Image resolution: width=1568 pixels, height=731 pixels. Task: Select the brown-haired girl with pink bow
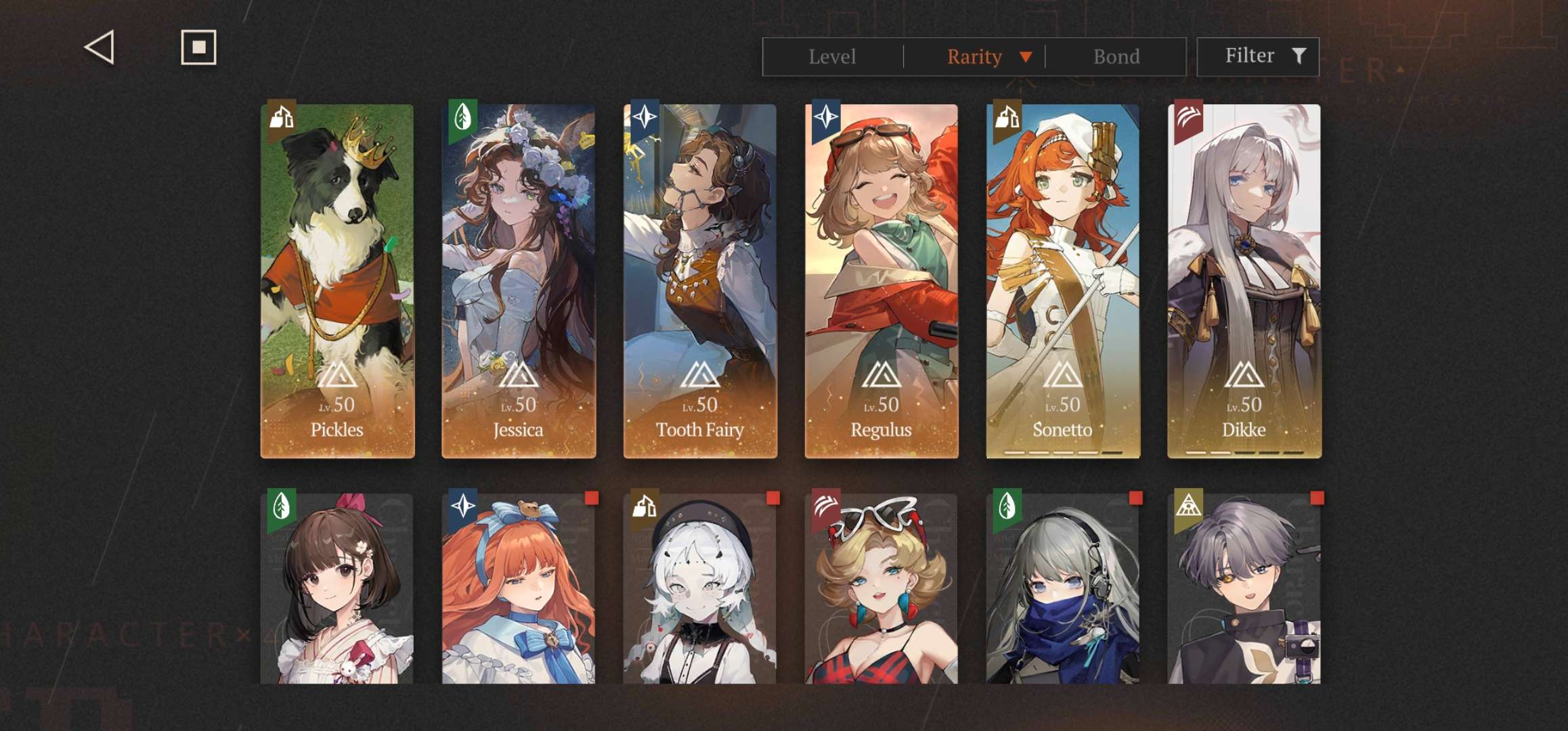337,589
